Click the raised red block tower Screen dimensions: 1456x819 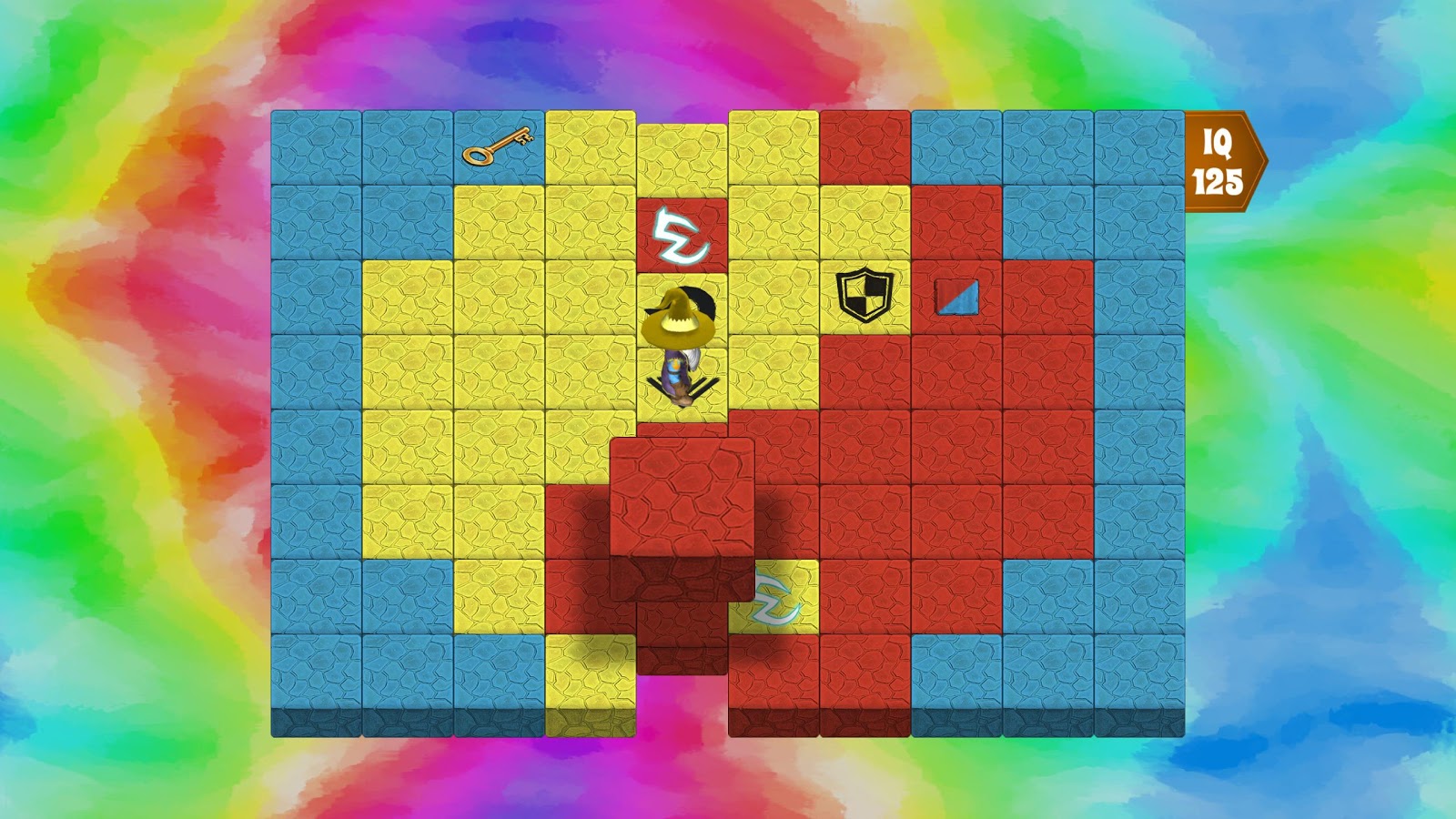pyautogui.click(x=682, y=496)
